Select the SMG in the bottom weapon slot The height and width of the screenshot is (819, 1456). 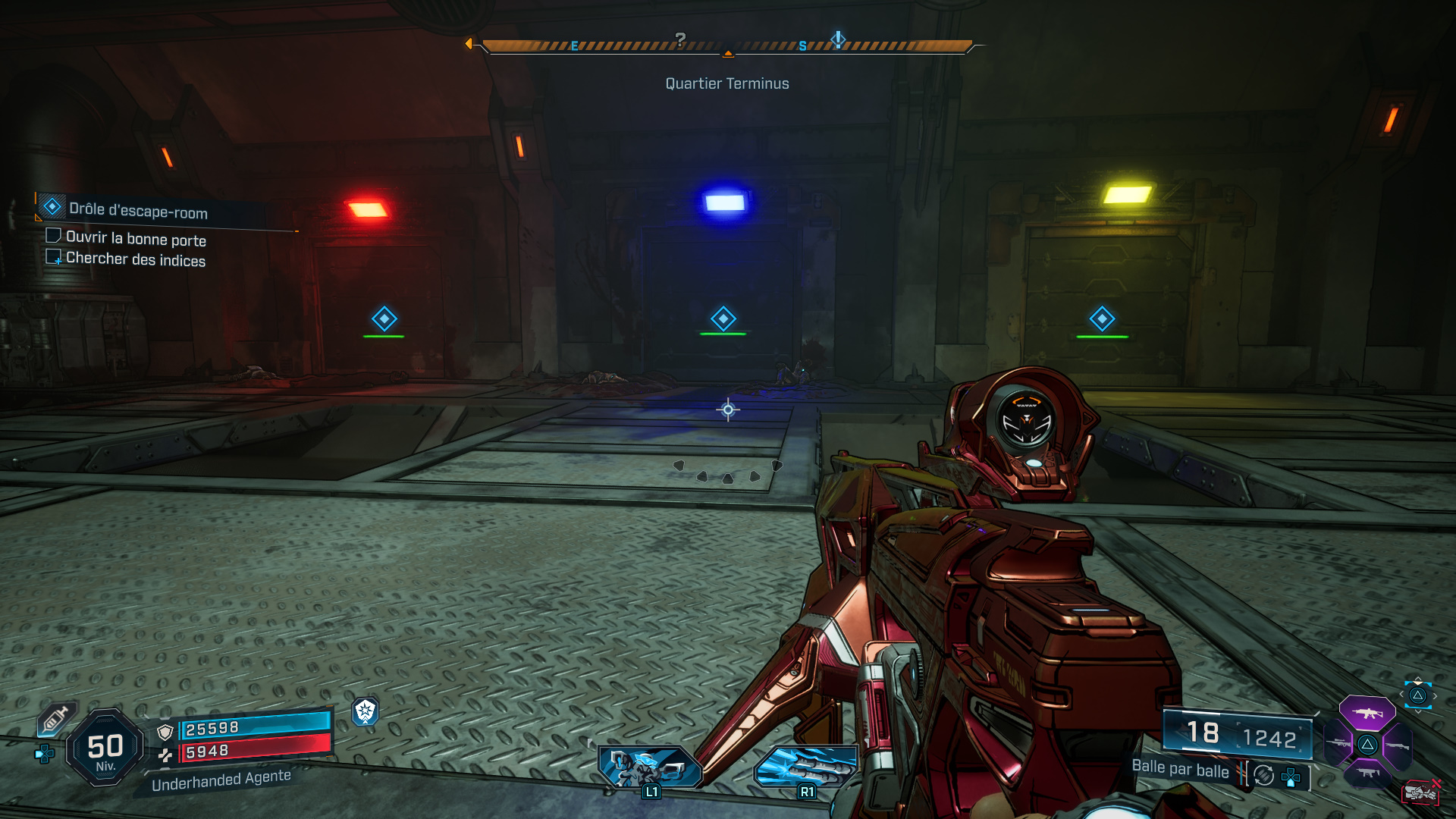click(x=1368, y=773)
